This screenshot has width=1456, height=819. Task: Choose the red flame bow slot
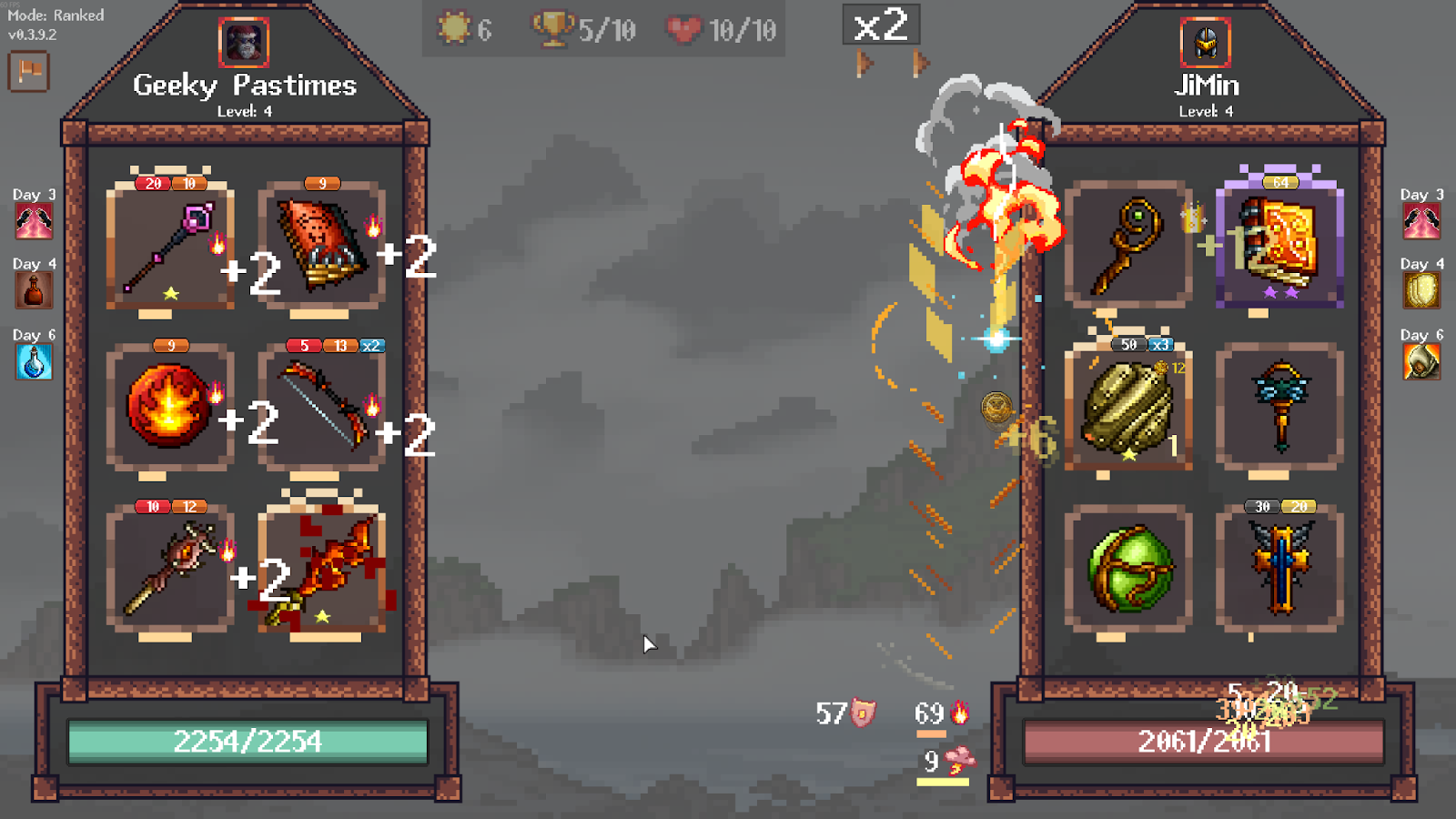click(321, 408)
